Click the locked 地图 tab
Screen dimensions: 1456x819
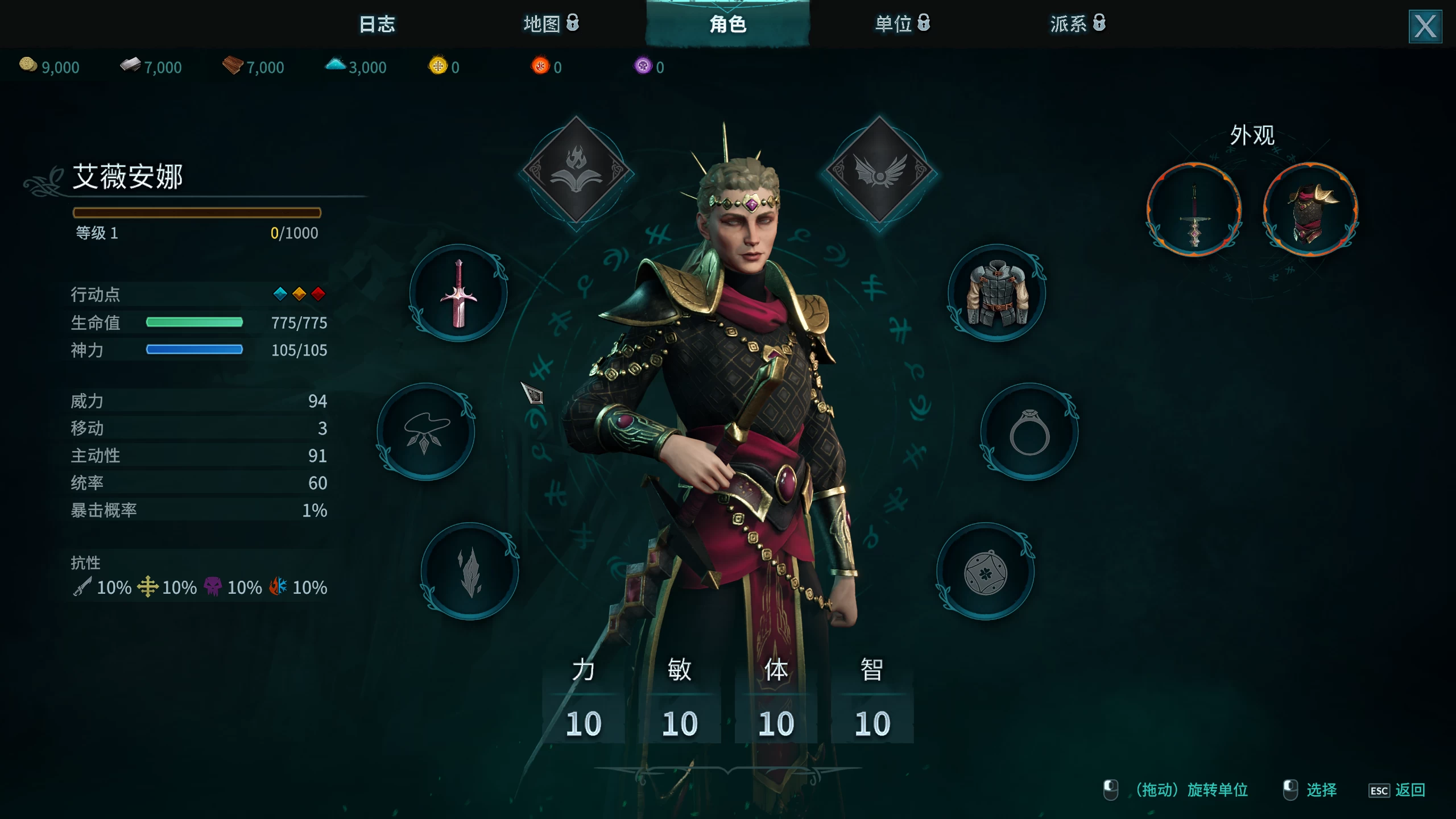549,24
